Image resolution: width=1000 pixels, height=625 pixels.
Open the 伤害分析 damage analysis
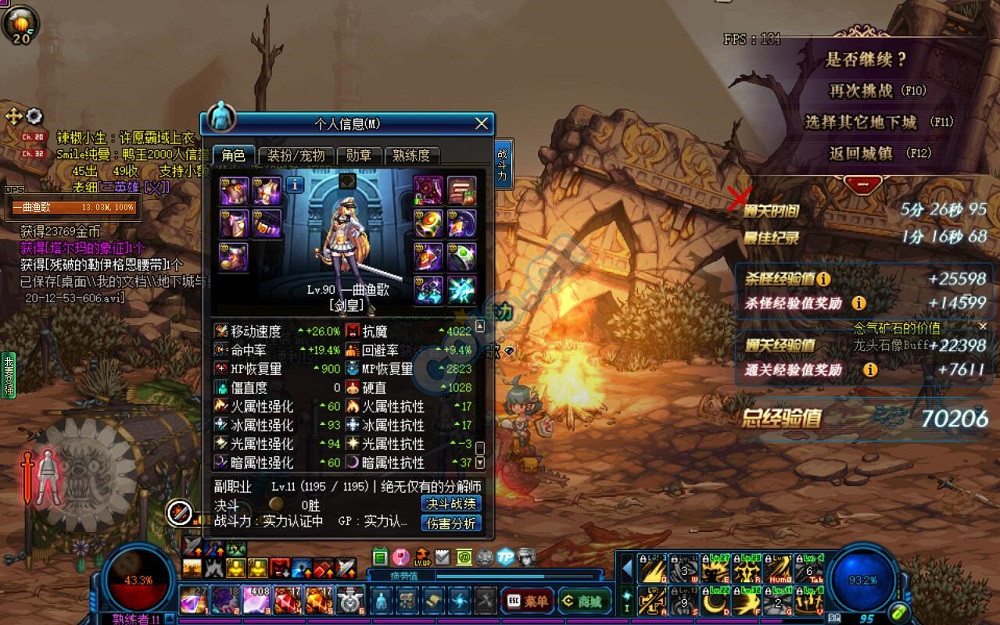pos(451,522)
